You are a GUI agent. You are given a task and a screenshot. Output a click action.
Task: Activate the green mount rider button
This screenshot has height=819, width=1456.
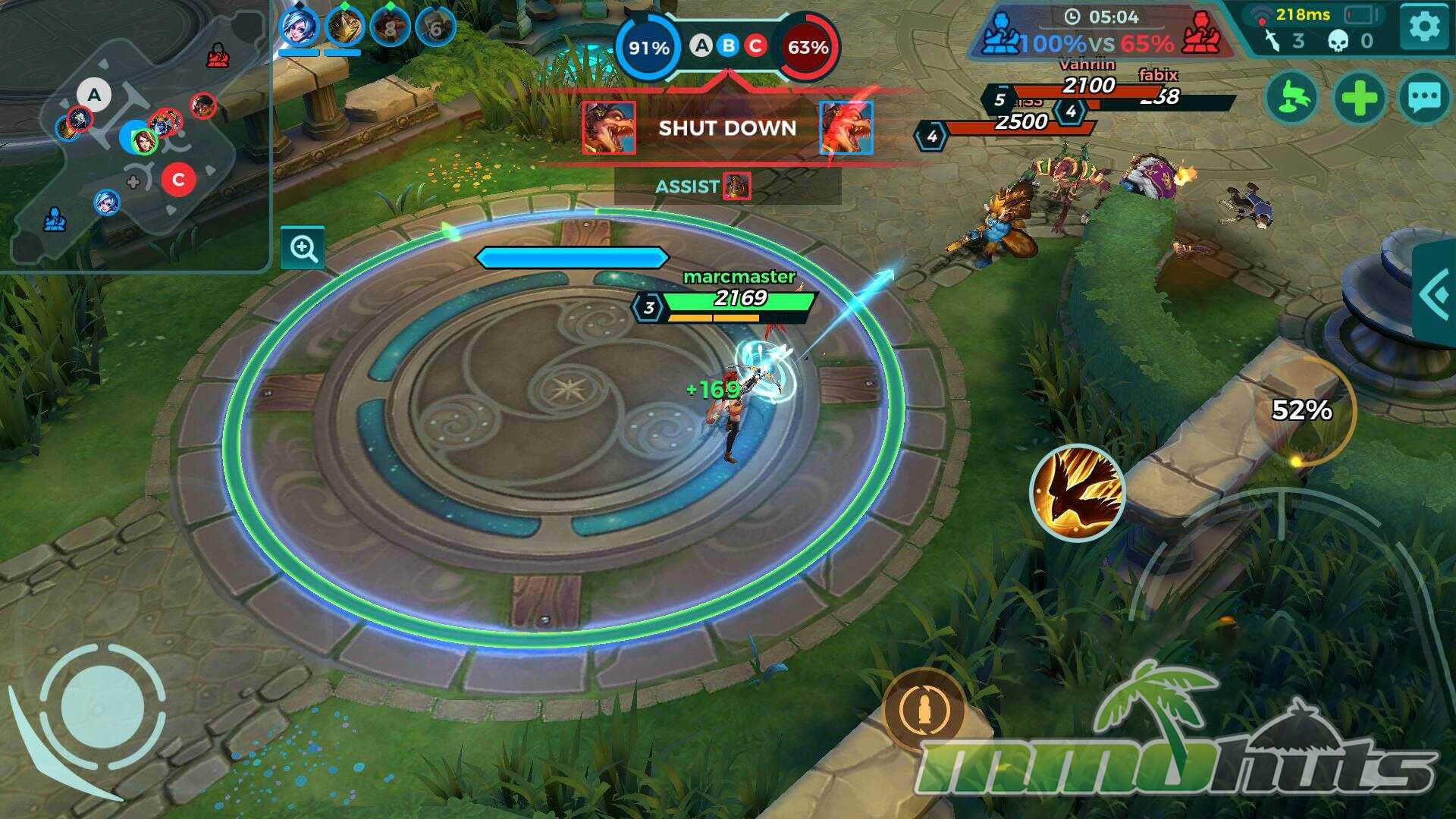click(x=1291, y=98)
